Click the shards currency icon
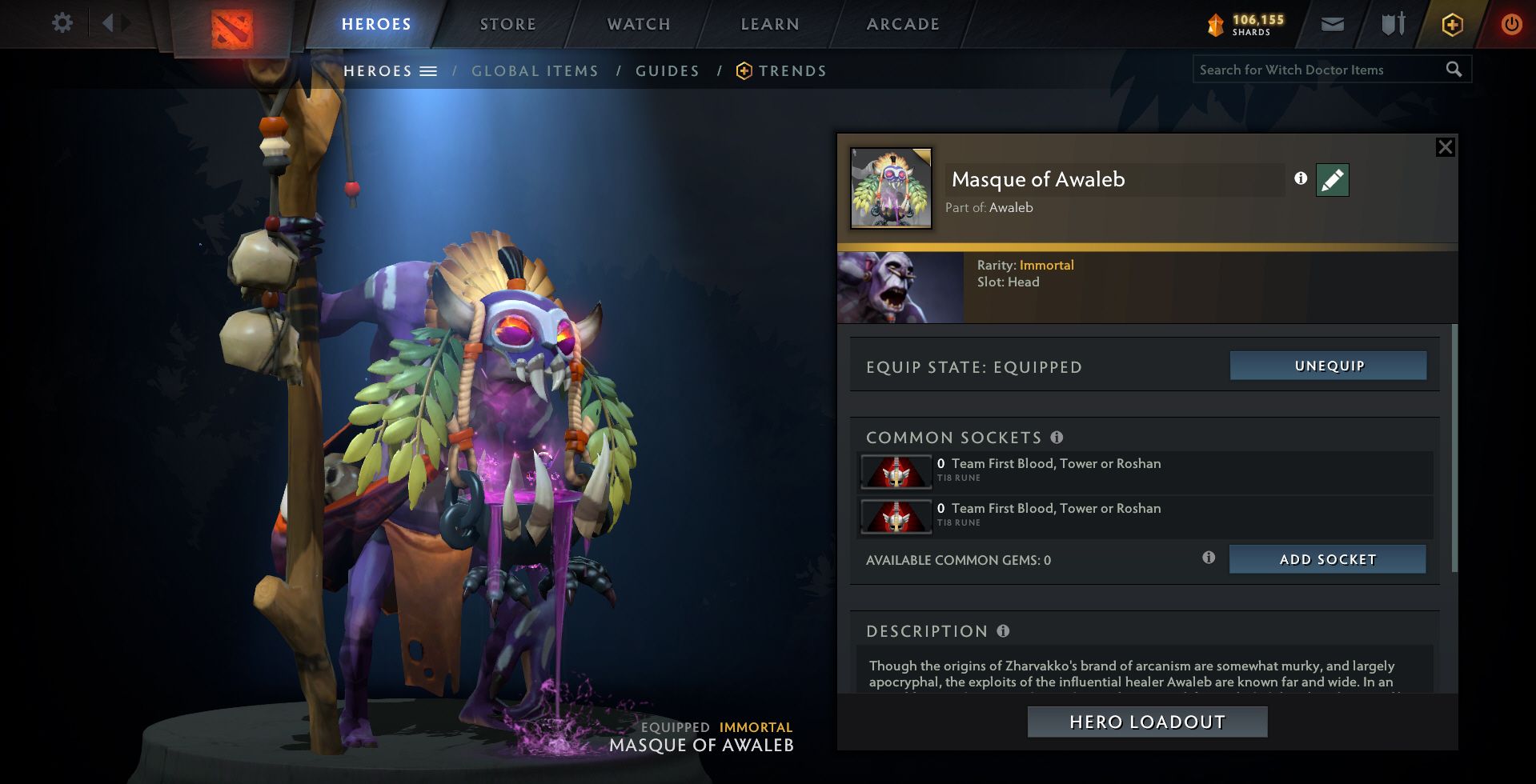Viewport: 1536px width, 784px height. pos(1216,24)
